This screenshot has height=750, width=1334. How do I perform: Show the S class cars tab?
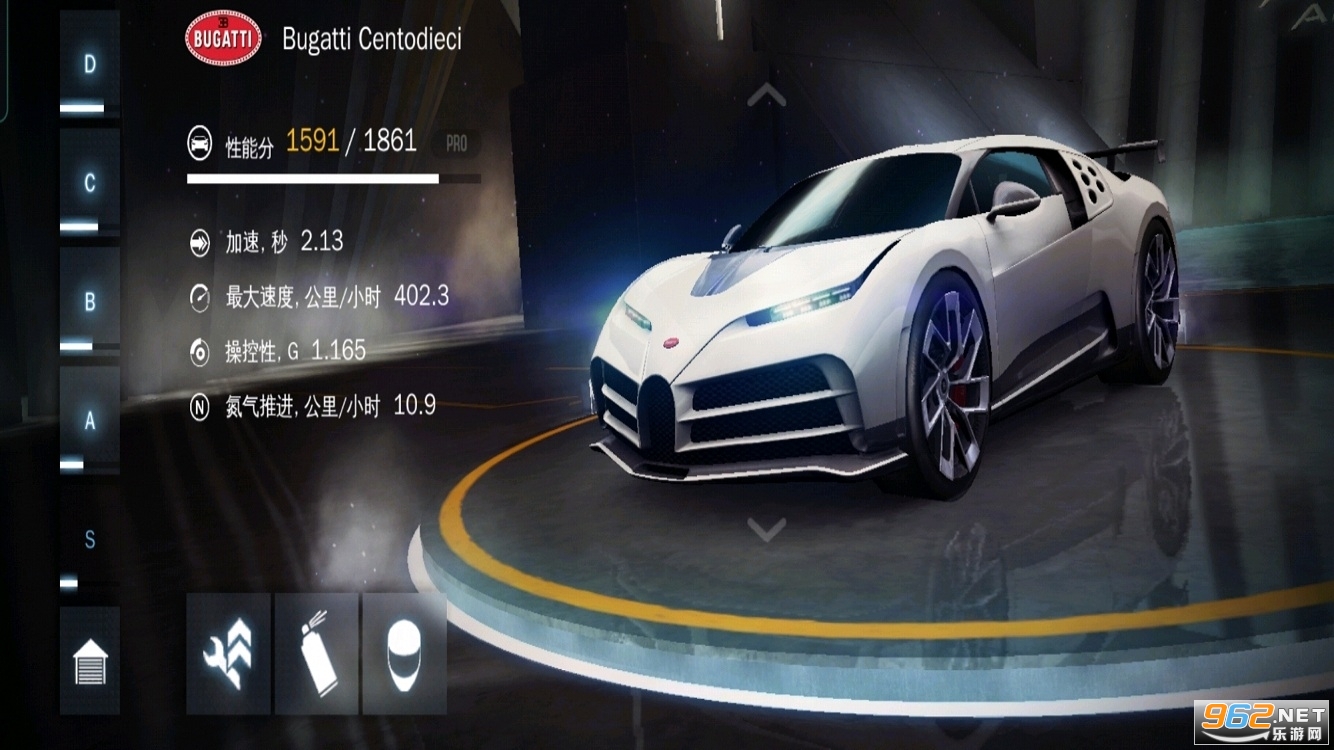point(90,541)
